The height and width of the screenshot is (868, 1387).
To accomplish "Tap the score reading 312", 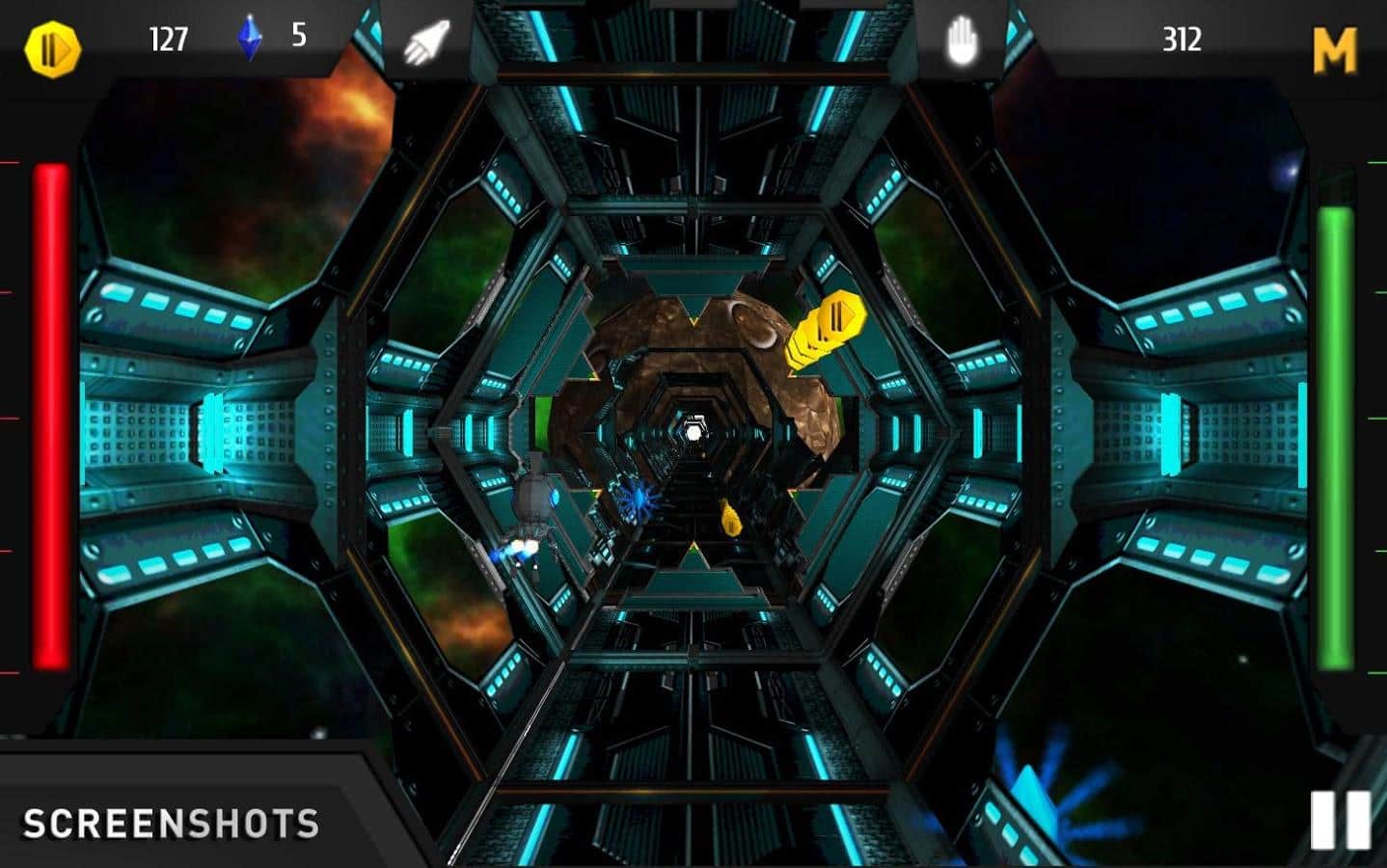I will point(1184,41).
